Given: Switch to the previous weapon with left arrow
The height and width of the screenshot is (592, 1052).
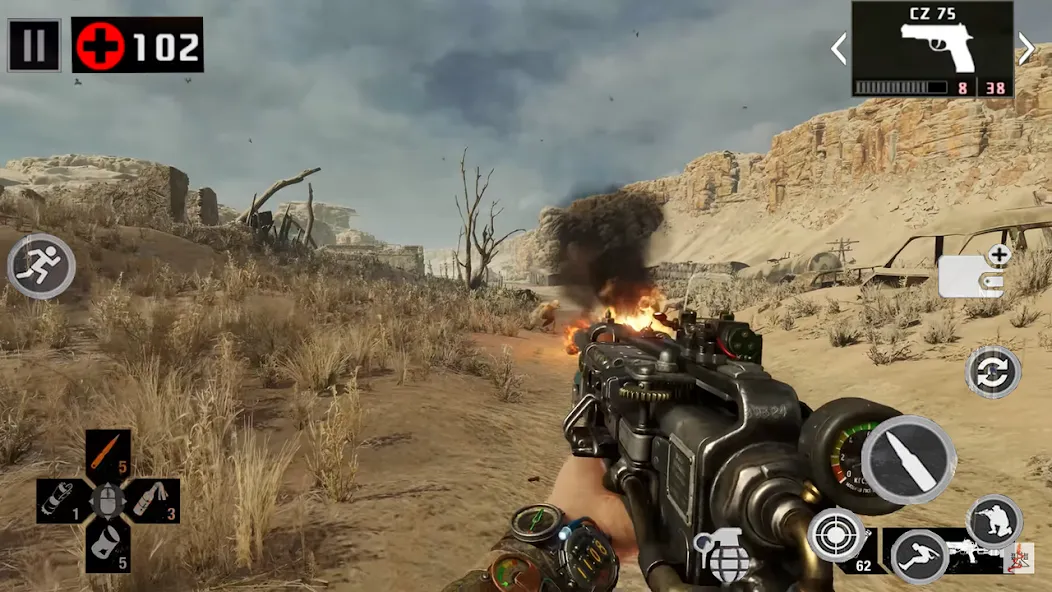Looking at the screenshot, I should [x=839, y=48].
